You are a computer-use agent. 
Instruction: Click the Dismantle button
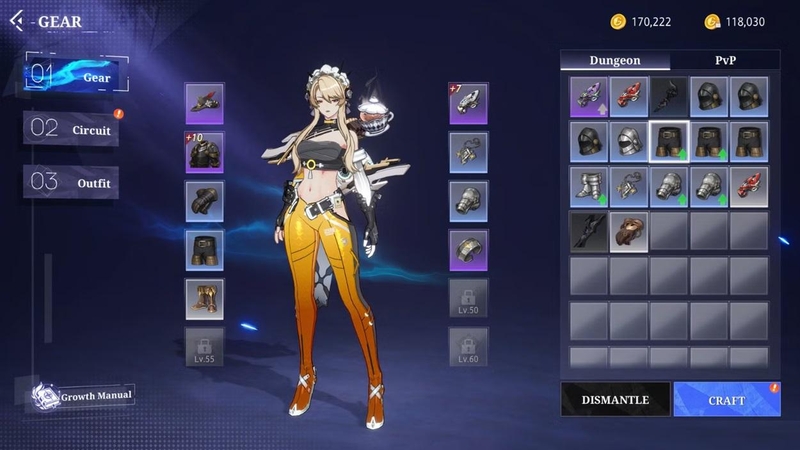point(615,400)
